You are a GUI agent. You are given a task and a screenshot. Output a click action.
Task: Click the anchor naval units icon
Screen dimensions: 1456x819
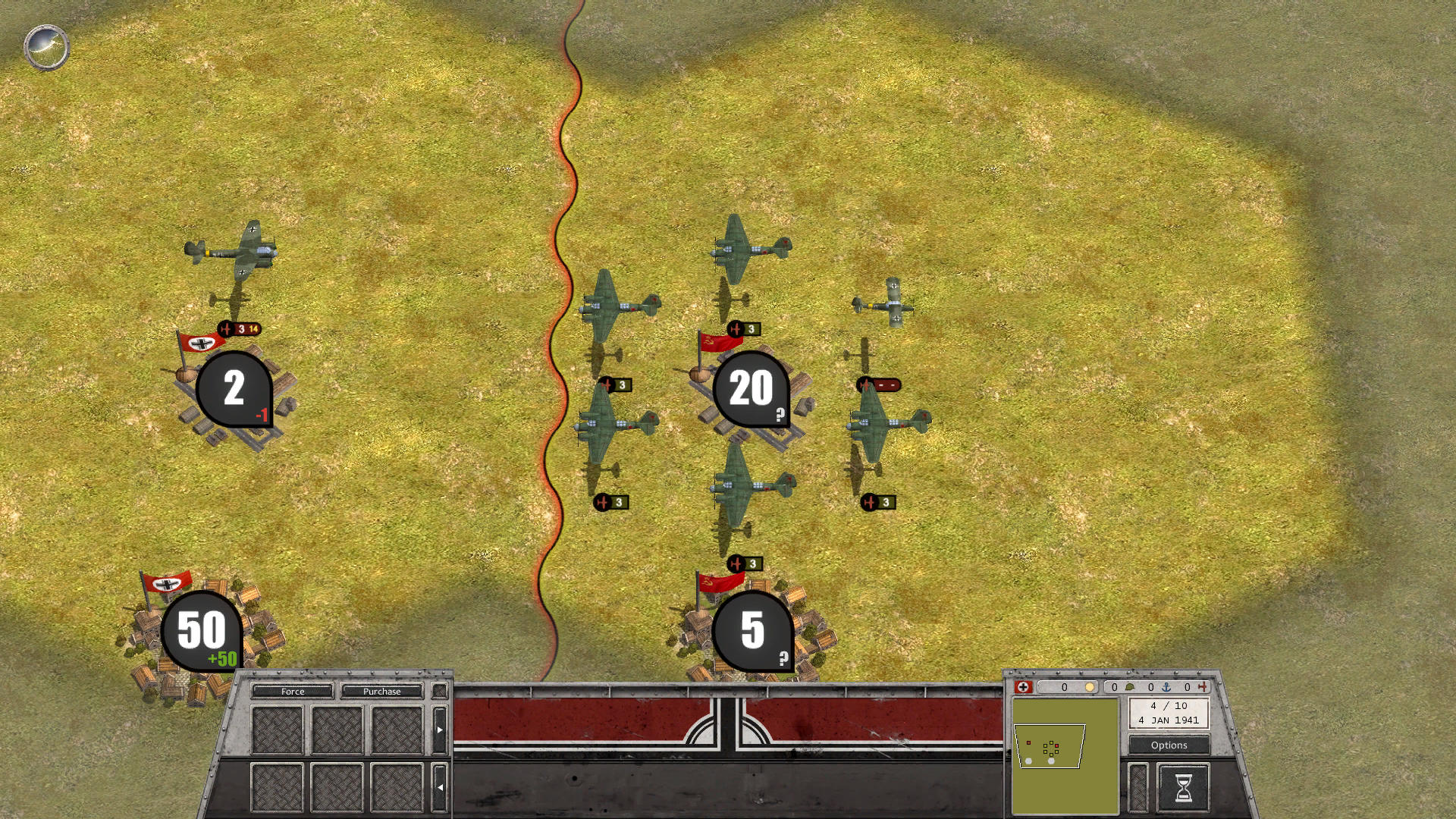1168,688
